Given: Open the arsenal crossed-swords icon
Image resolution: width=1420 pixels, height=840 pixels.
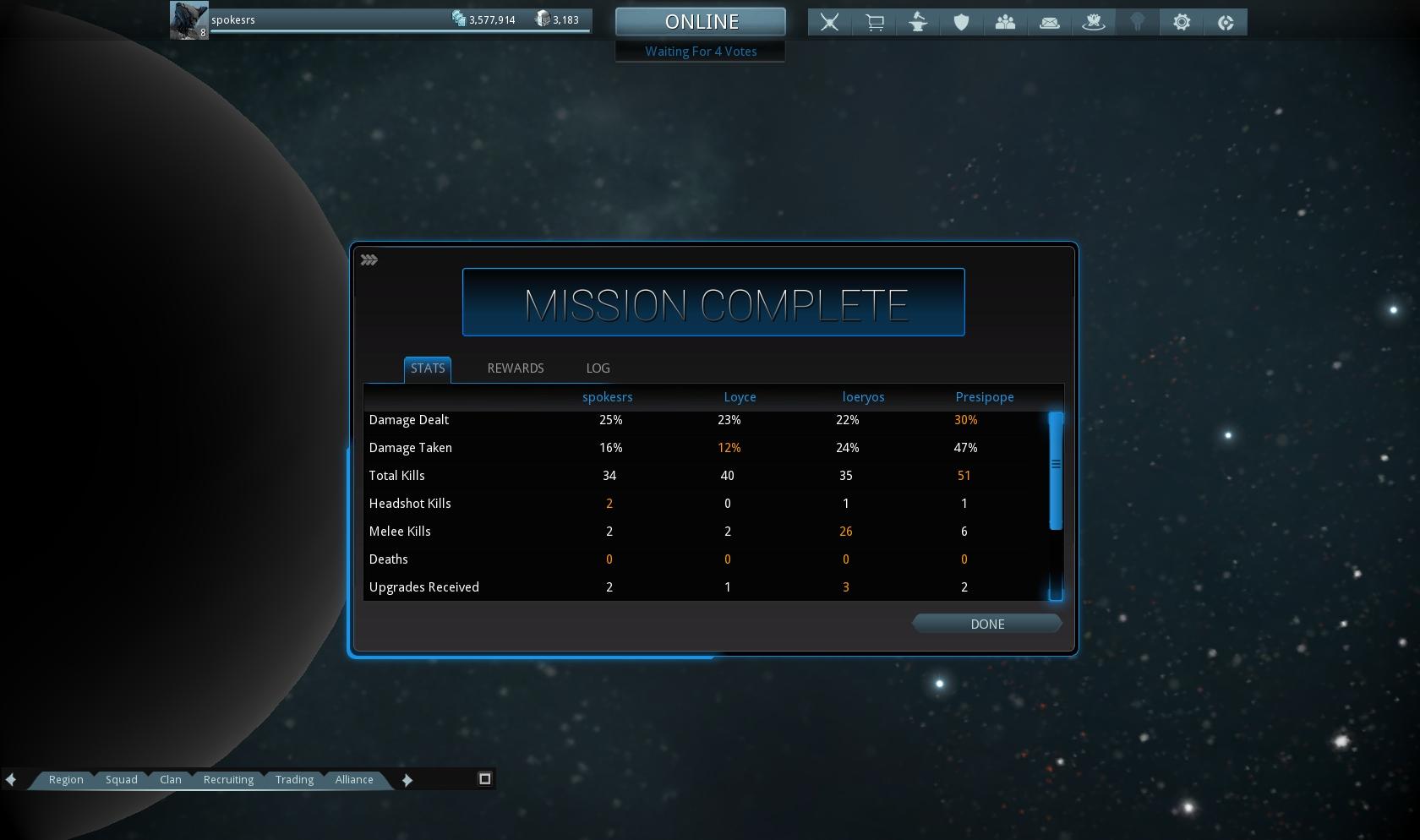Looking at the screenshot, I should 829,23.
